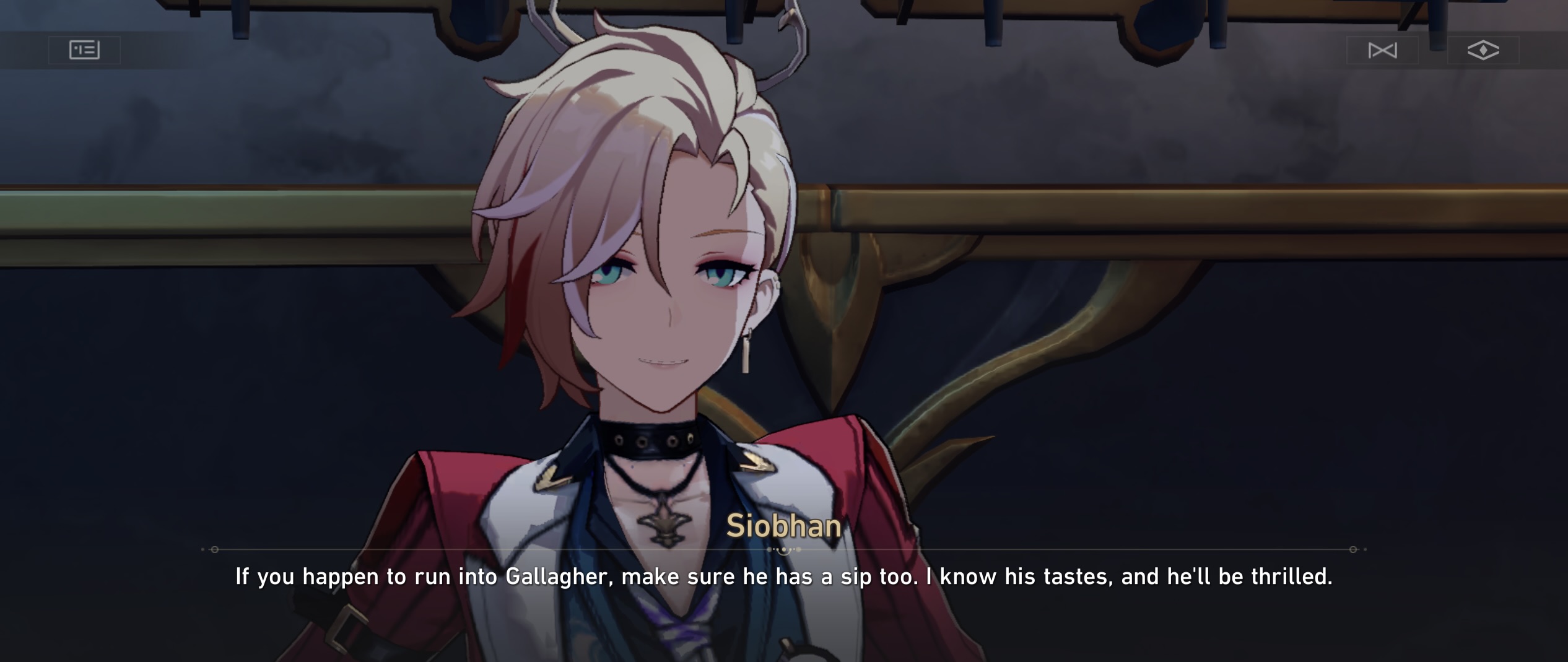Open the history panel via top-left button

[85, 50]
